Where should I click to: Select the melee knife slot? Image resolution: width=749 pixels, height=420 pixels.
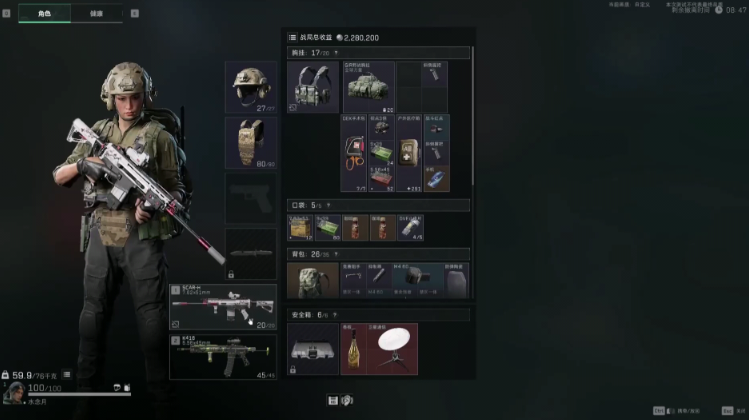coord(250,253)
